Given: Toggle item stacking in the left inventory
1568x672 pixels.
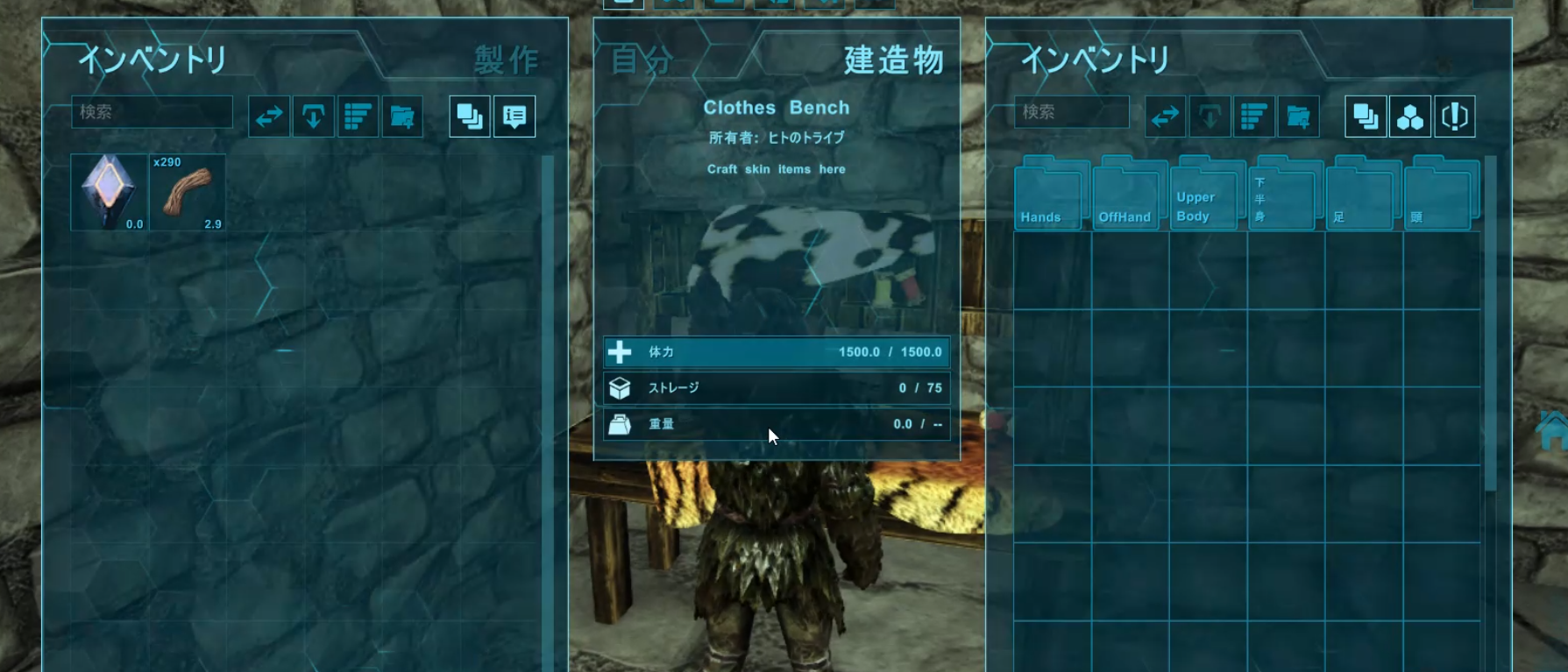Looking at the screenshot, I should [x=469, y=115].
